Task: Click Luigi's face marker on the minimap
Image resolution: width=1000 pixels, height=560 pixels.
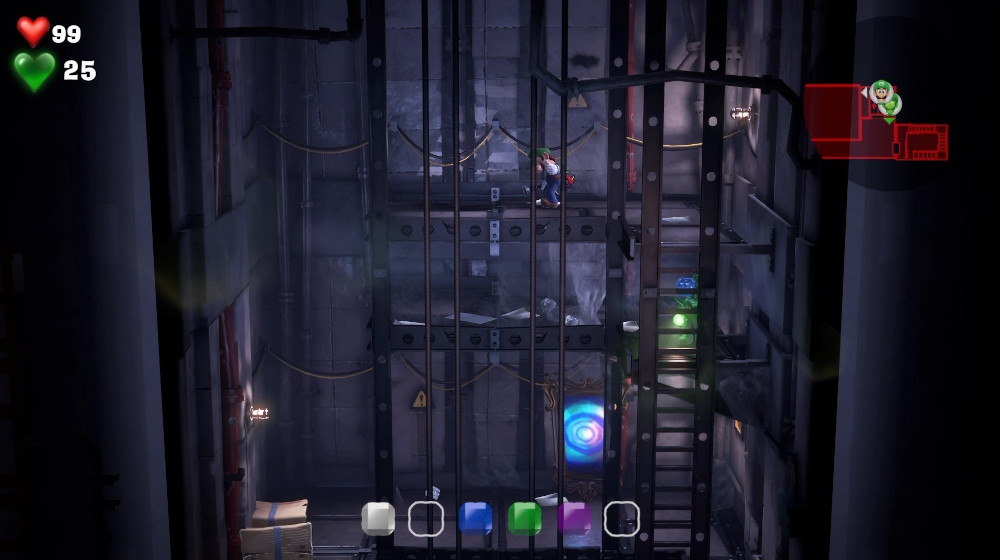Action: (x=881, y=92)
